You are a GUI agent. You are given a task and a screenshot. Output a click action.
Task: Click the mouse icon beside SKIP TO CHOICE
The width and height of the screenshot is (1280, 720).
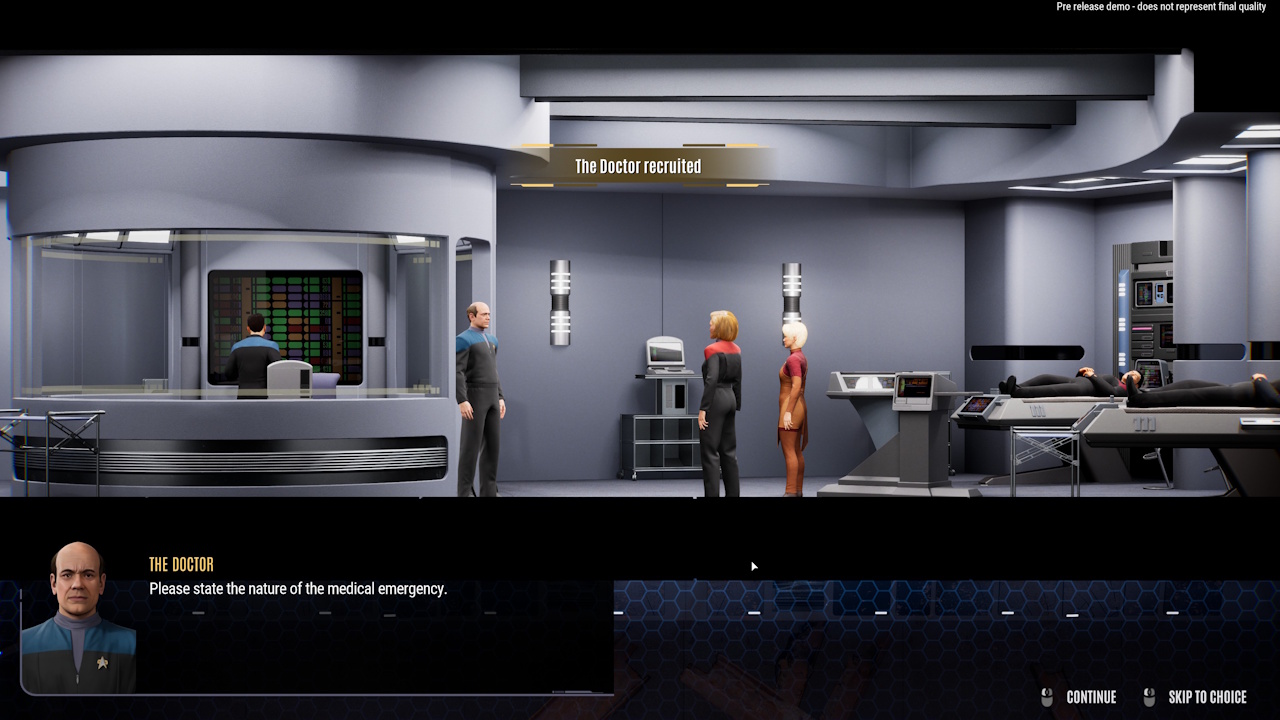(1148, 697)
